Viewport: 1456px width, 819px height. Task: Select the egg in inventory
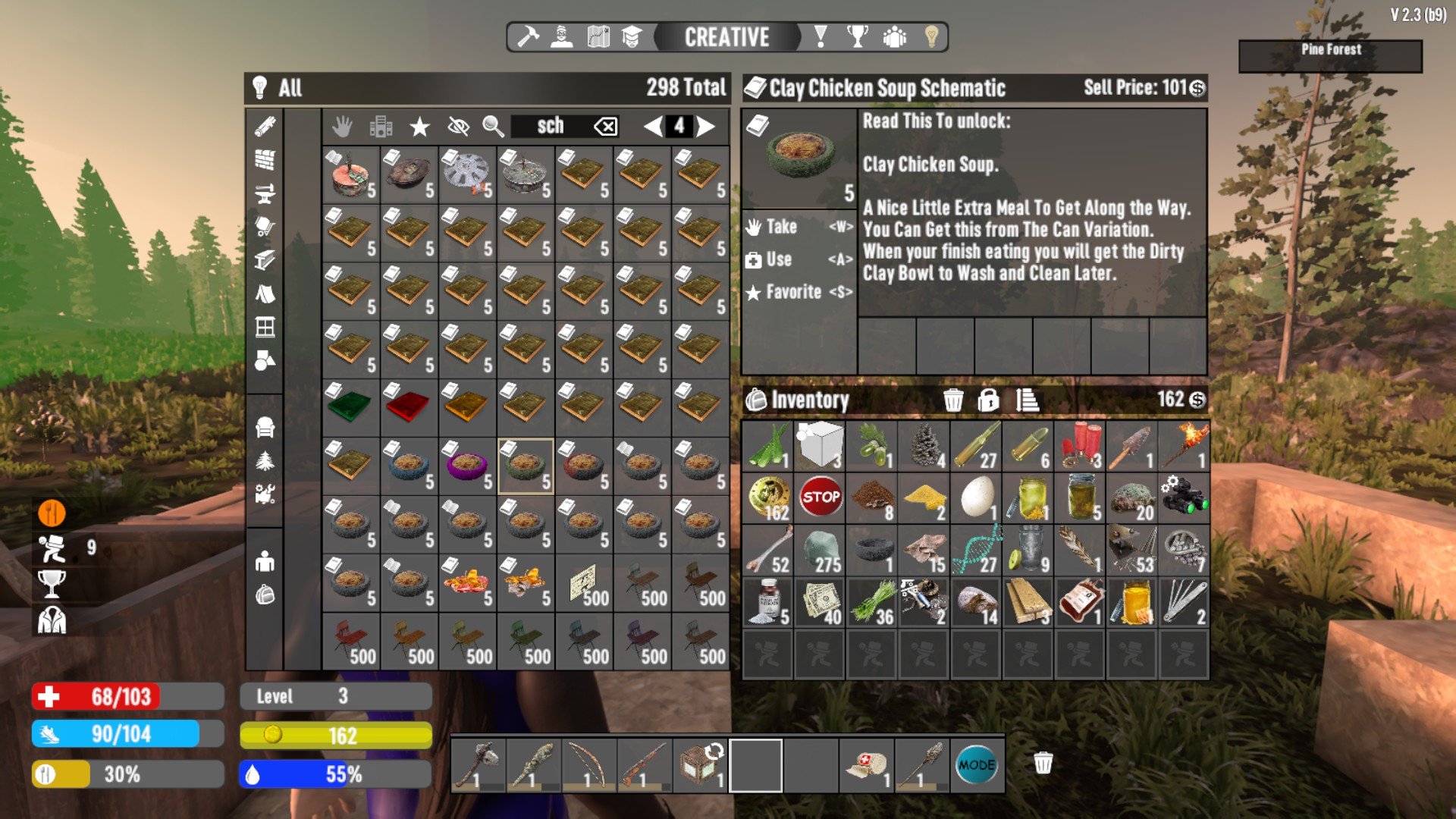click(x=977, y=497)
